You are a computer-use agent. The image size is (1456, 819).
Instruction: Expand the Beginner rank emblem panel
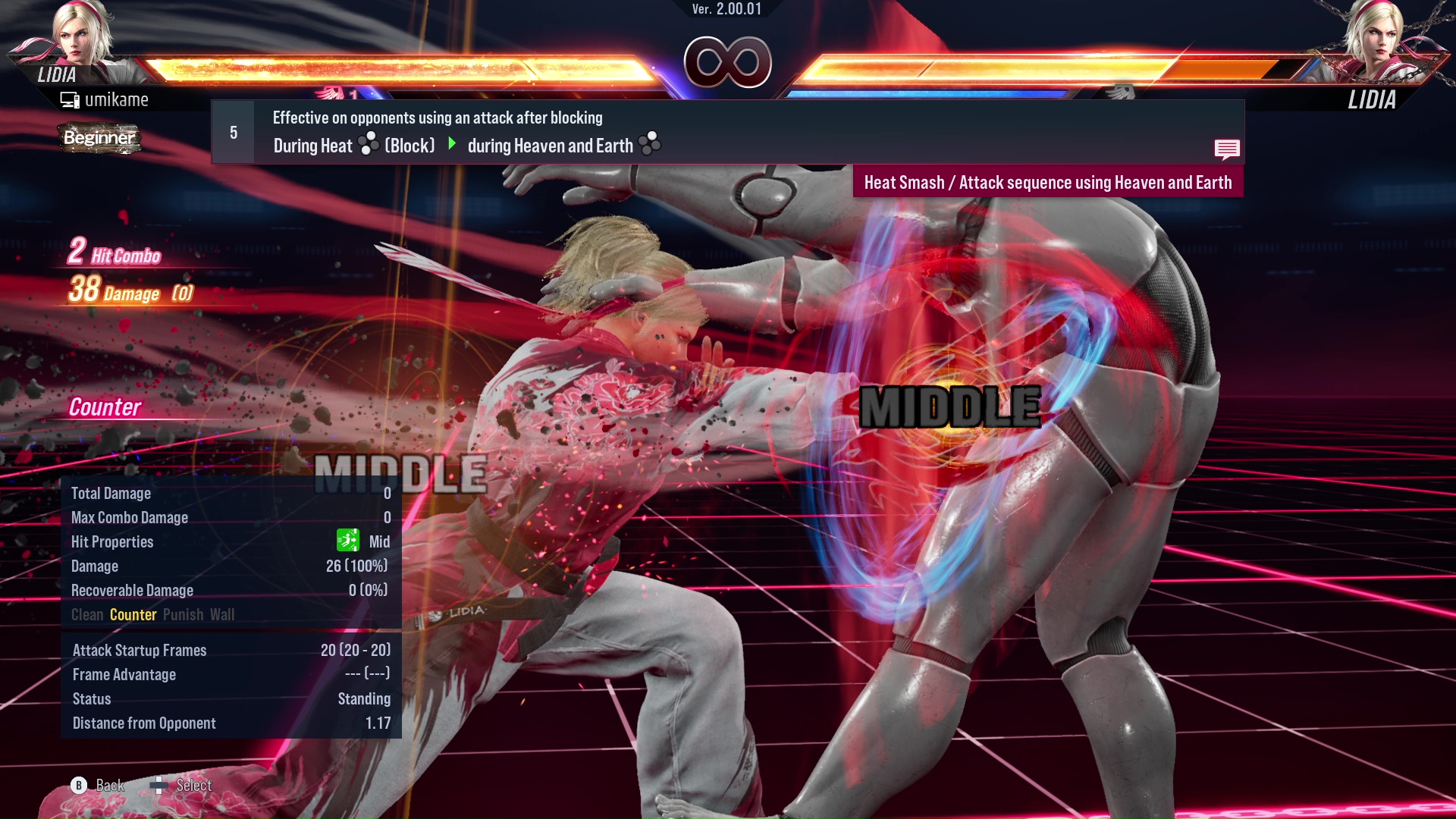tap(99, 138)
